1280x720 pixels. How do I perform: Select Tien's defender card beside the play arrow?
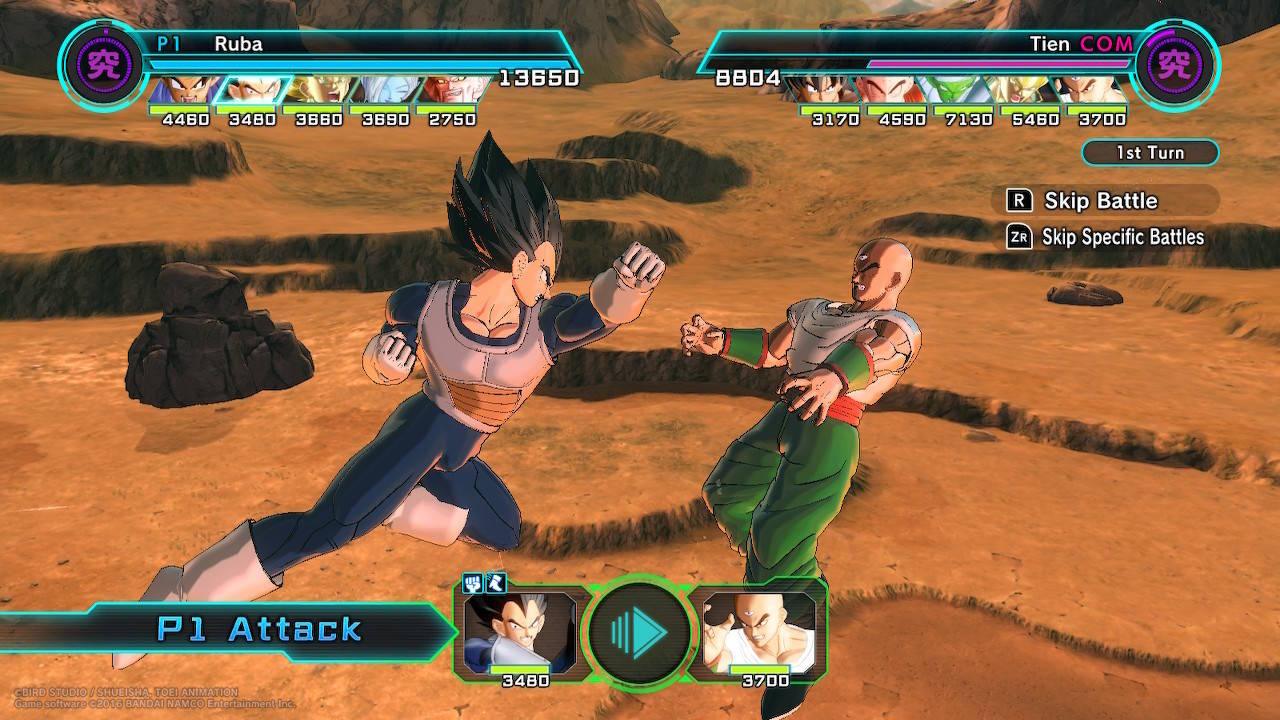(758, 631)
